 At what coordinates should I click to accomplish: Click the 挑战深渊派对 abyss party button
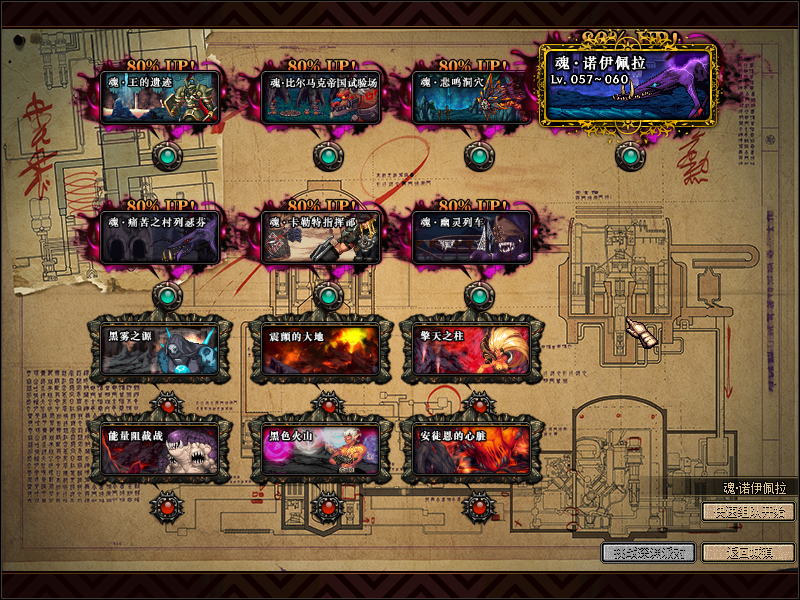(648, 552)
